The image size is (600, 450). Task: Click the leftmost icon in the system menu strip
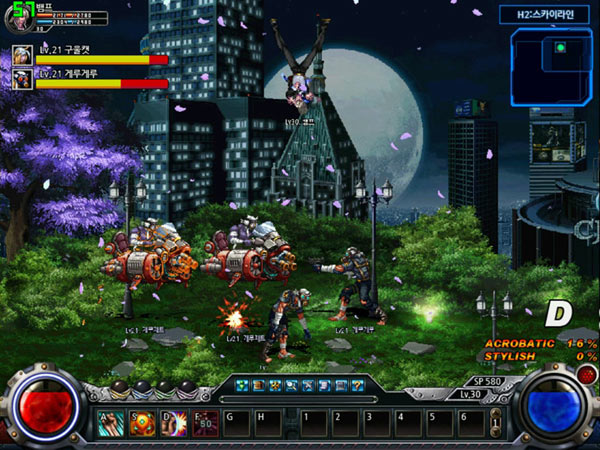[242, 385]
